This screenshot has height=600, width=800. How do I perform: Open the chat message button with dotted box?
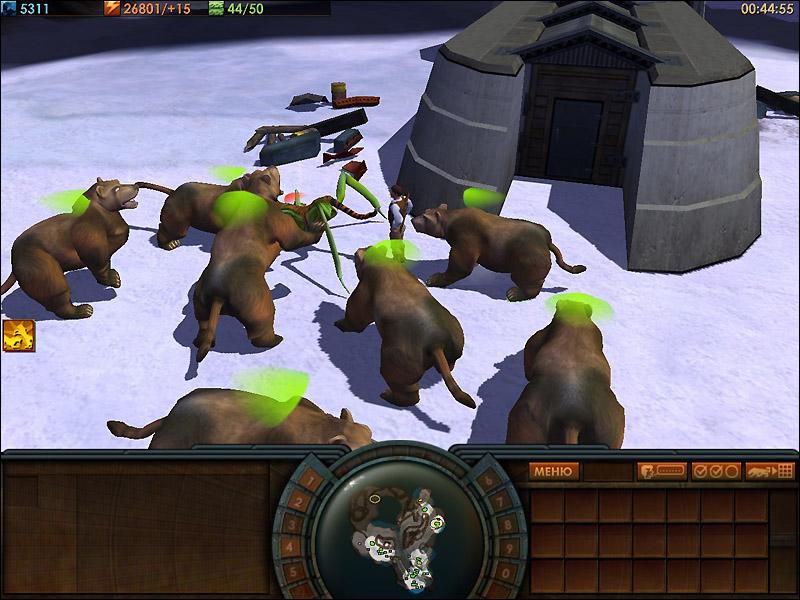pyautogui.click(x=662, y=471)
